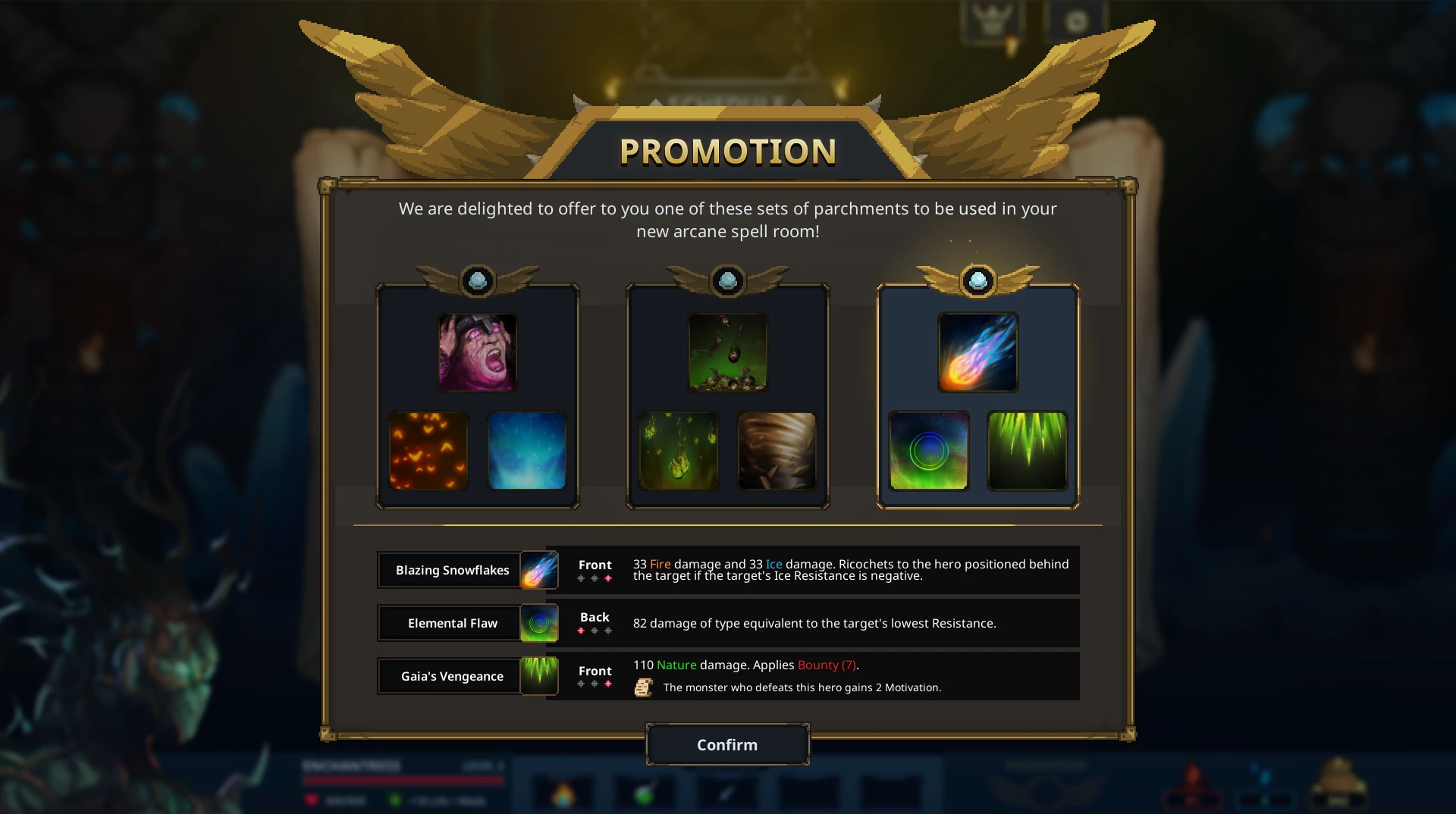Pick the Gaia's Vengeance green spikes card
The image size is (1456, 814).
(x=1028, y=451)
